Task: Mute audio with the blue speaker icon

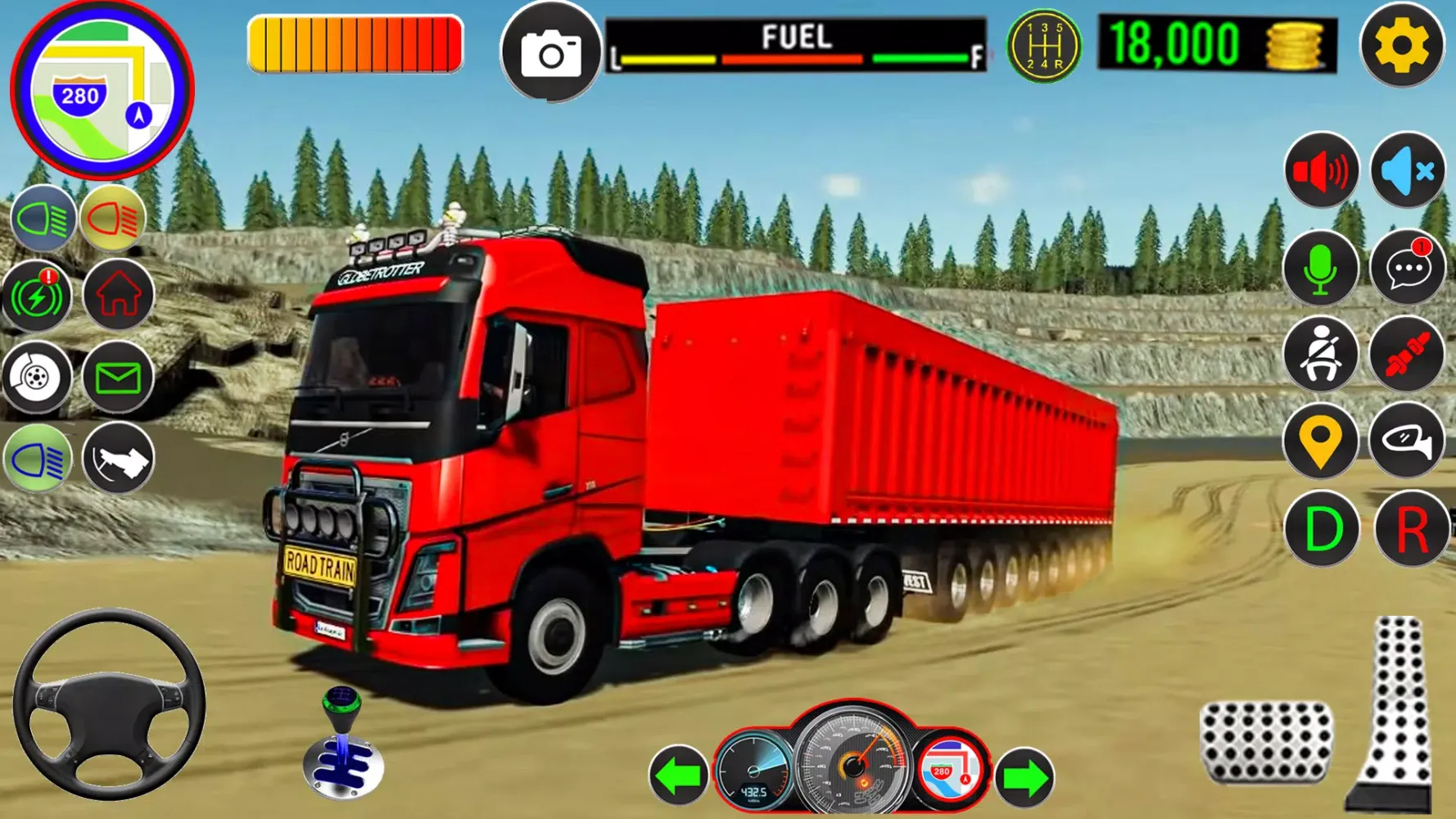Action: click(x=1407, y=171)
